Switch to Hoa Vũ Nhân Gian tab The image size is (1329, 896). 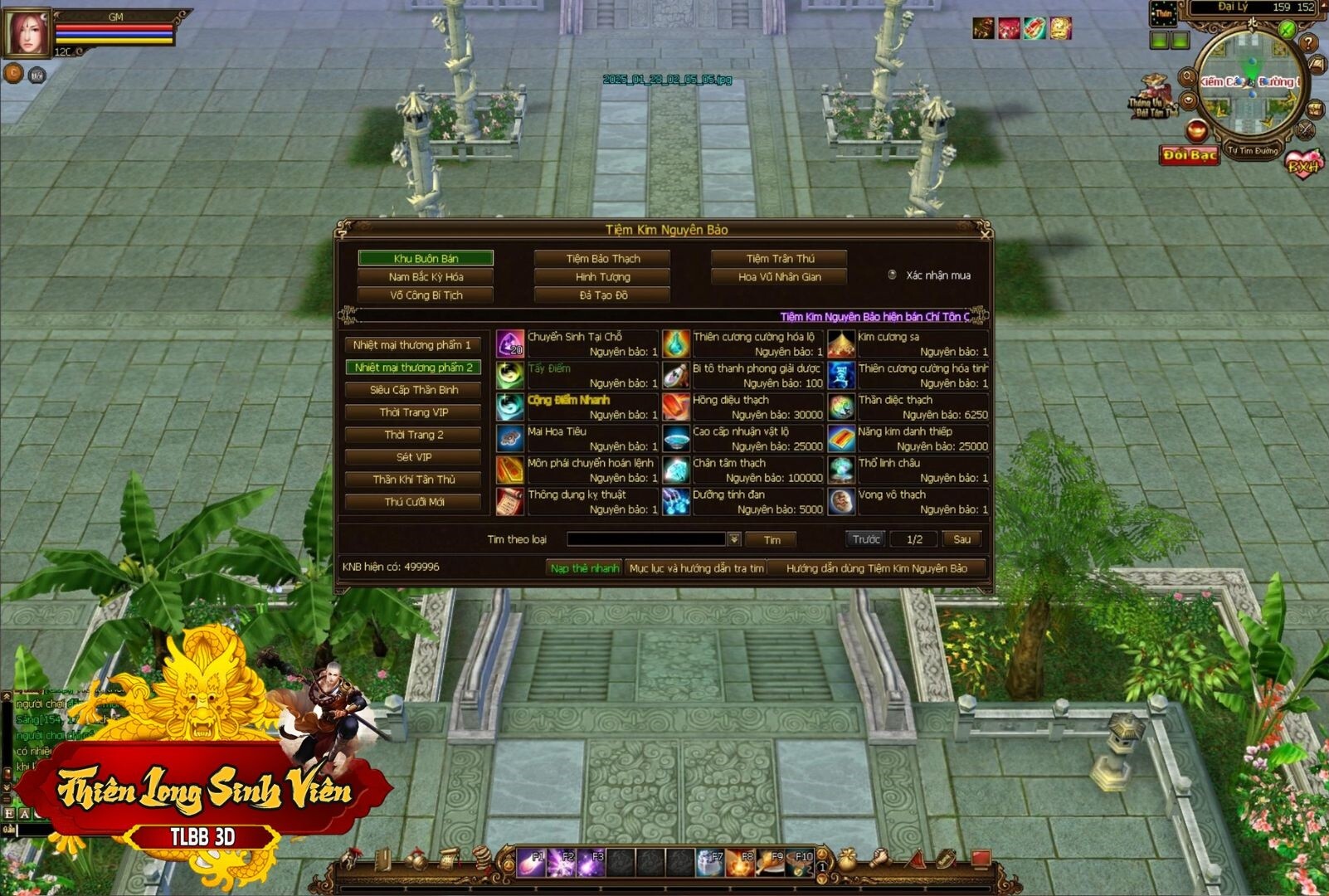(x=779, y=277)
